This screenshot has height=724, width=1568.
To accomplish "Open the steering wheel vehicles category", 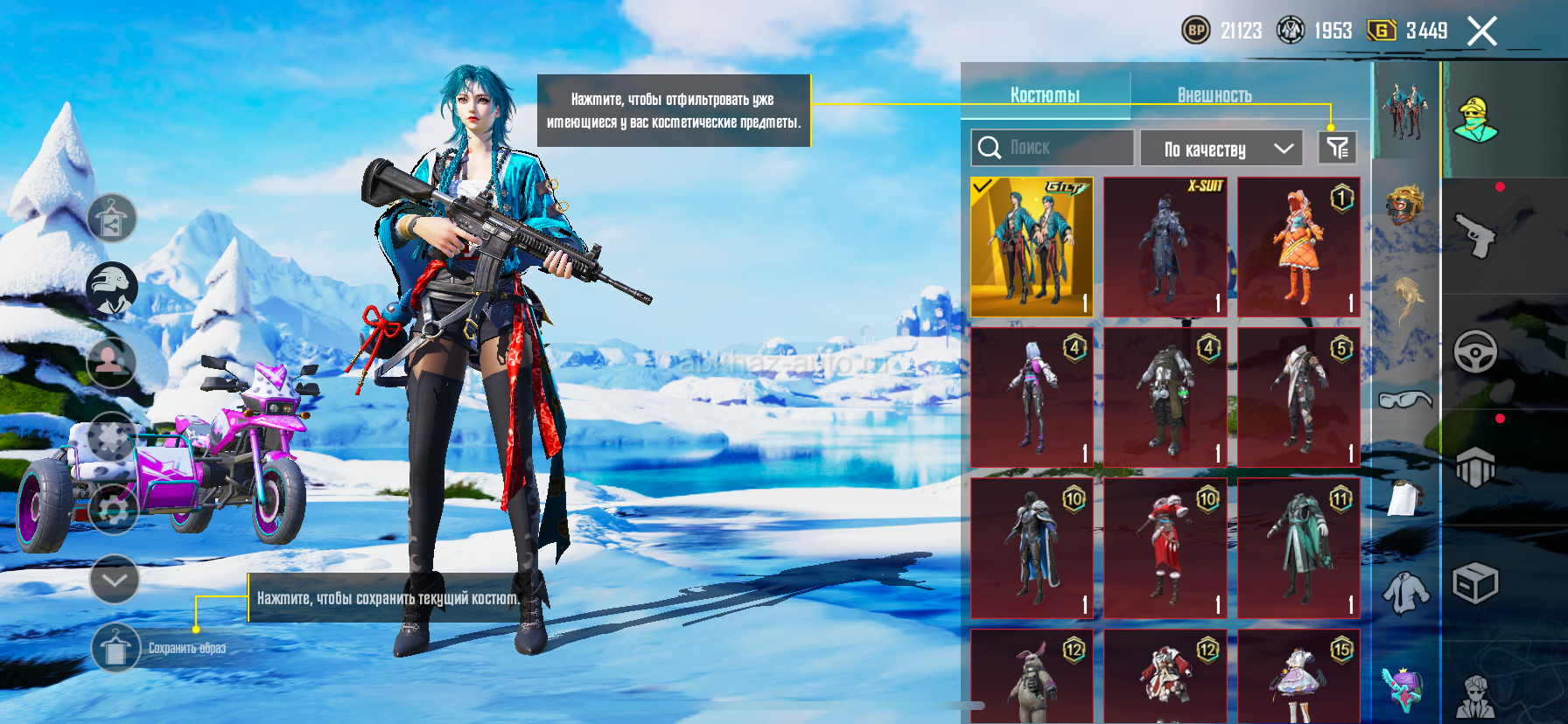I will pyautogui.click(x=1475, y=352).
